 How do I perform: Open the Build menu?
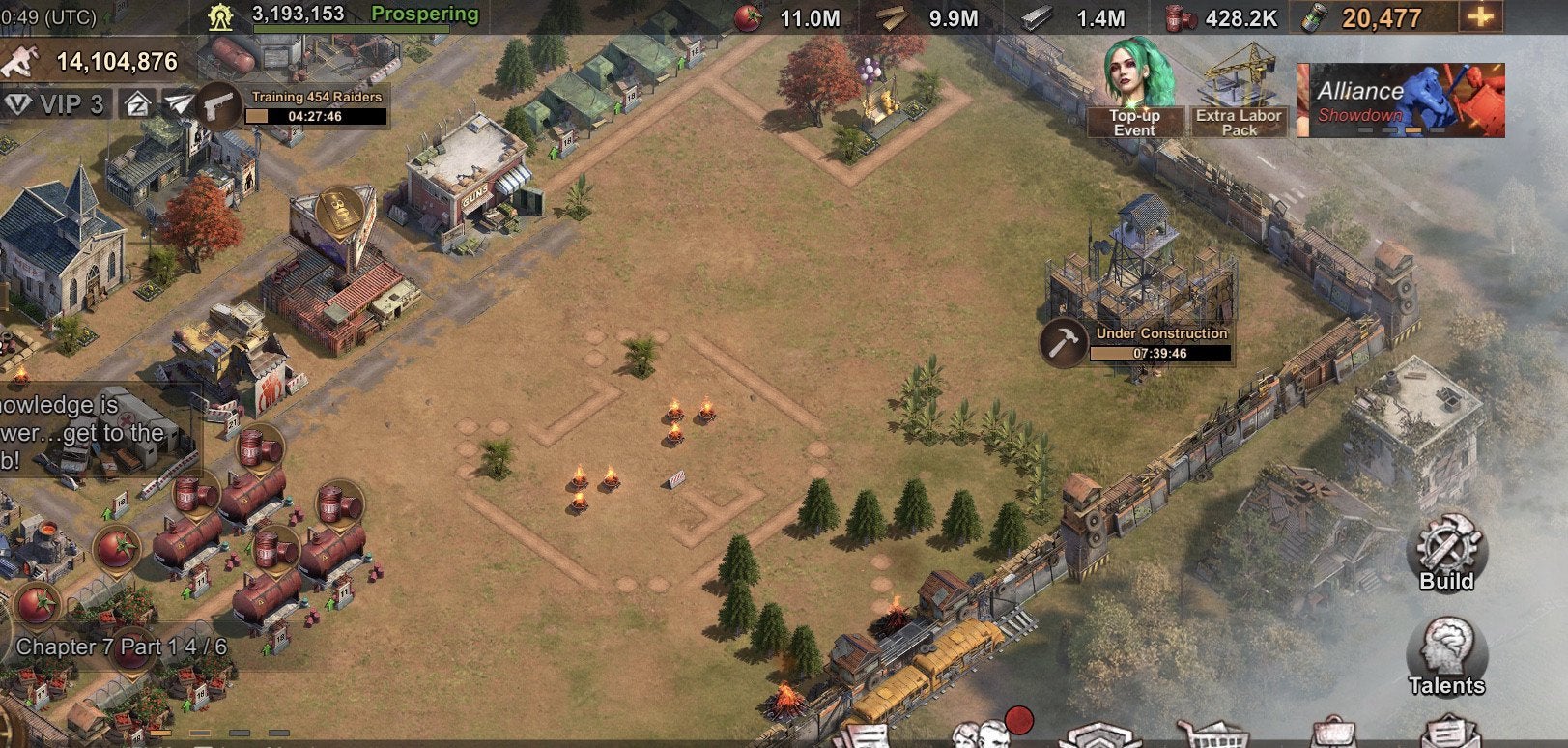[1446, 553]
